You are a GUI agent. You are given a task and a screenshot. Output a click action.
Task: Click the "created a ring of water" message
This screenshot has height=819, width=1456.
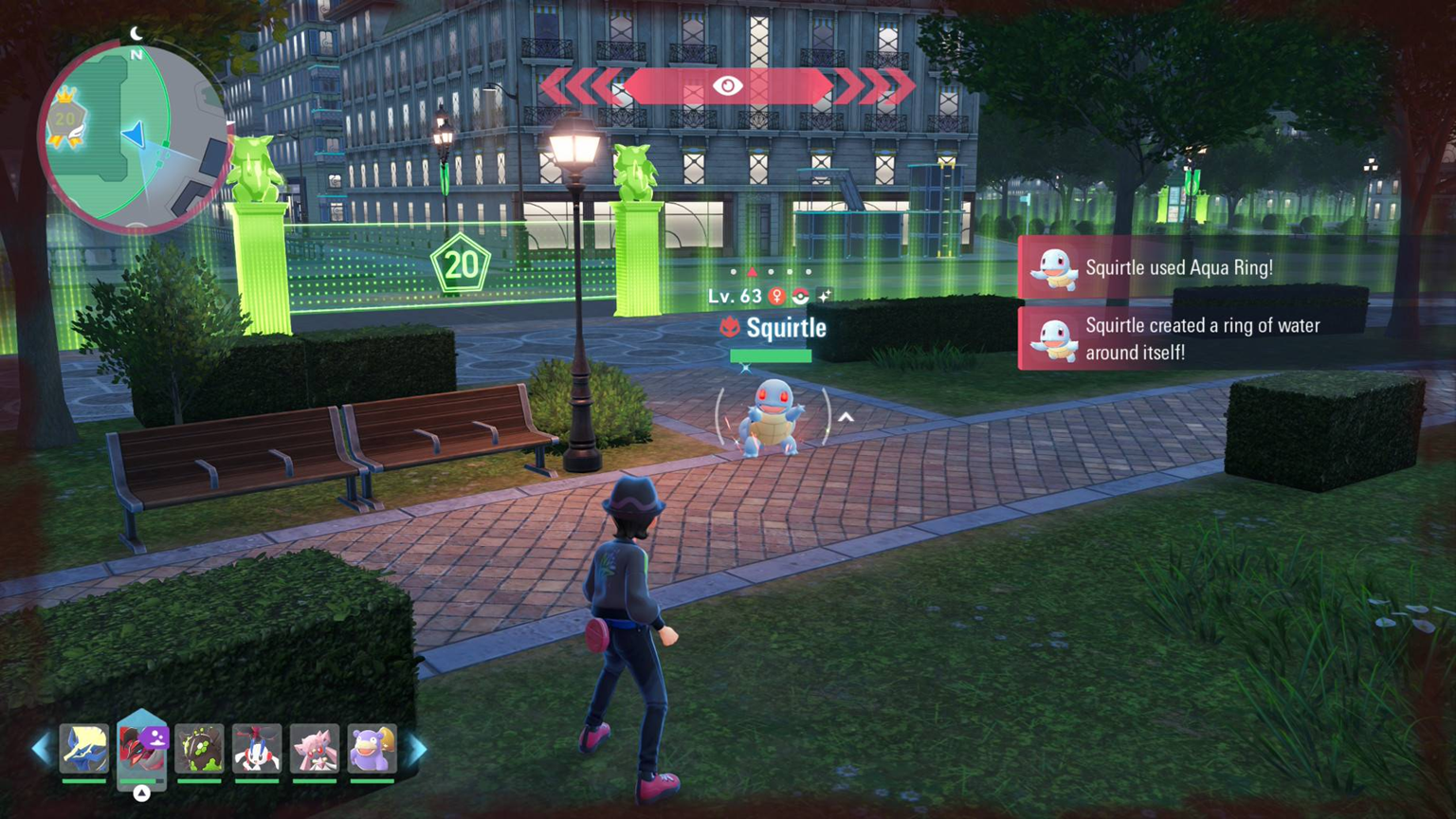point(1200,338)
